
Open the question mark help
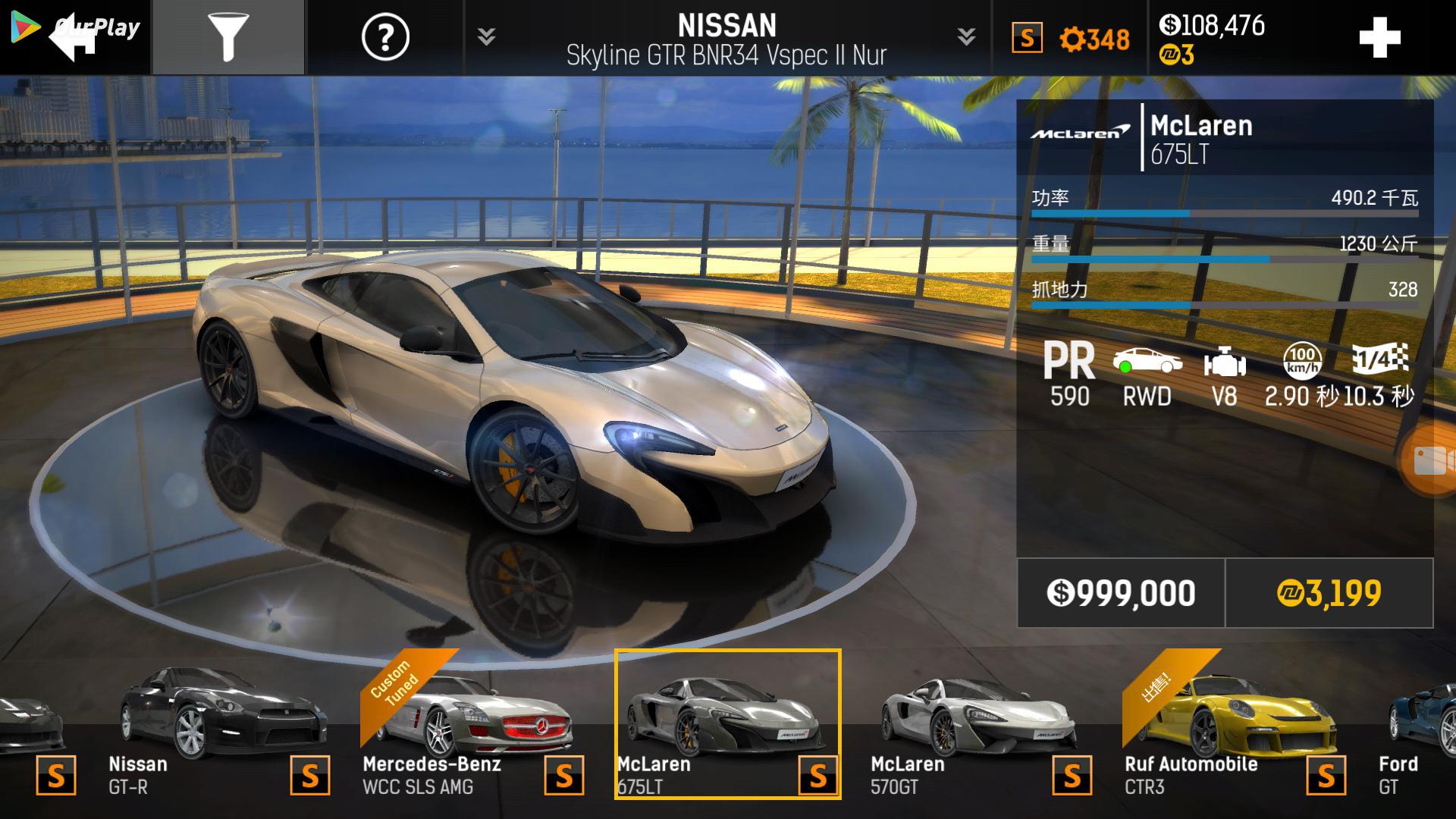click(x=385, y=37)
